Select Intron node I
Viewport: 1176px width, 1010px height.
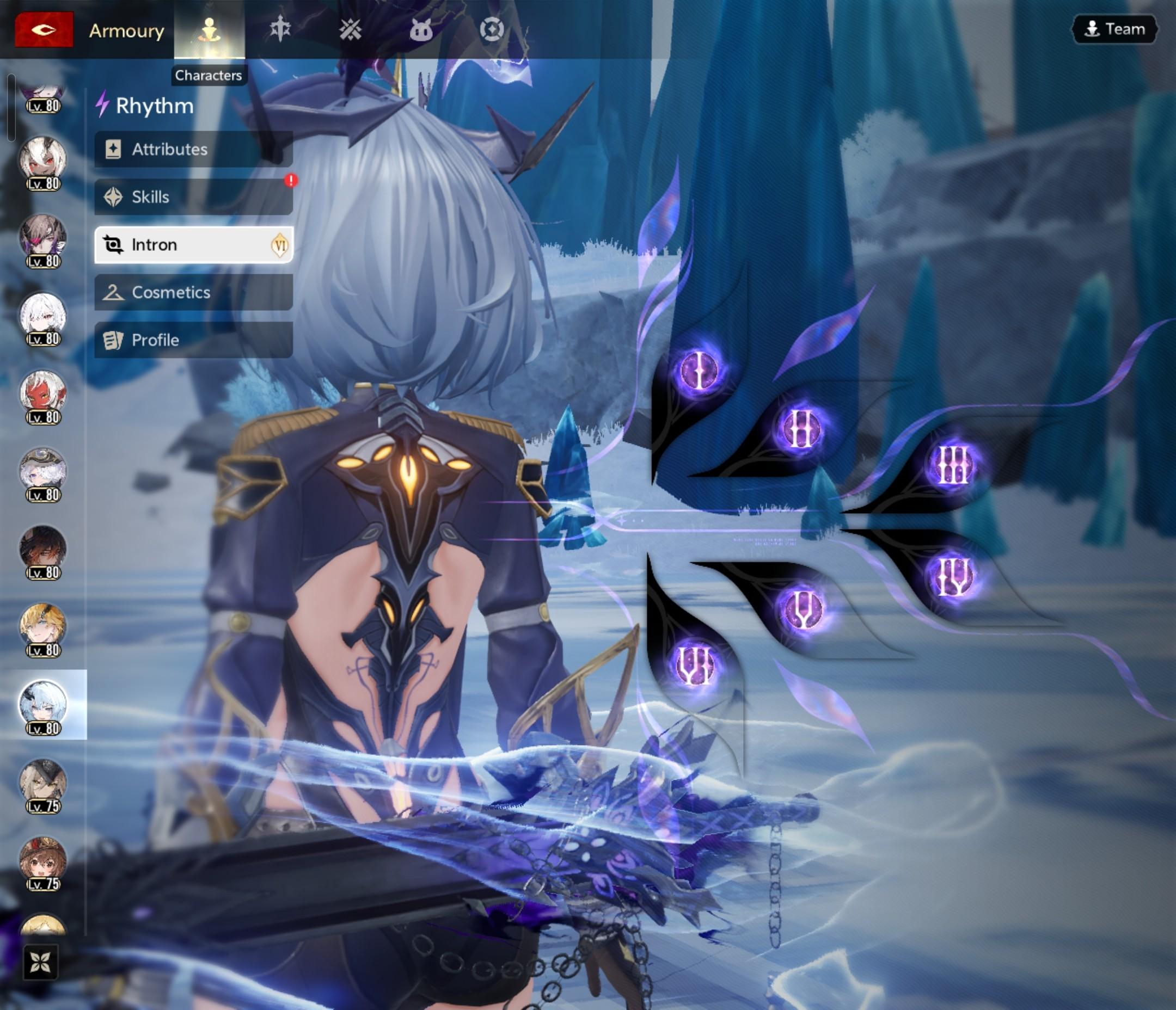699,370
